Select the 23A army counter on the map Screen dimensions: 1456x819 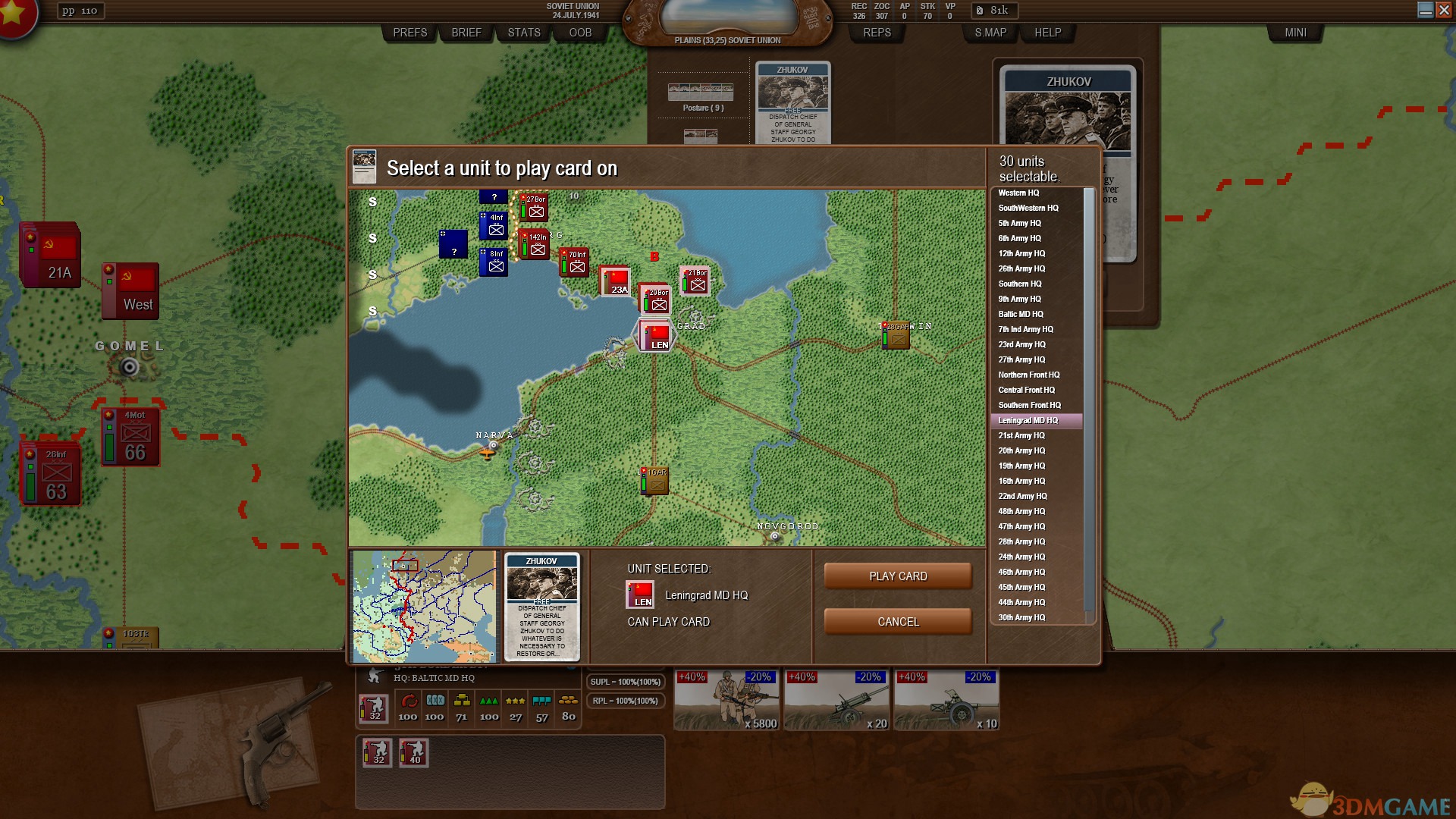coord(617,282)
